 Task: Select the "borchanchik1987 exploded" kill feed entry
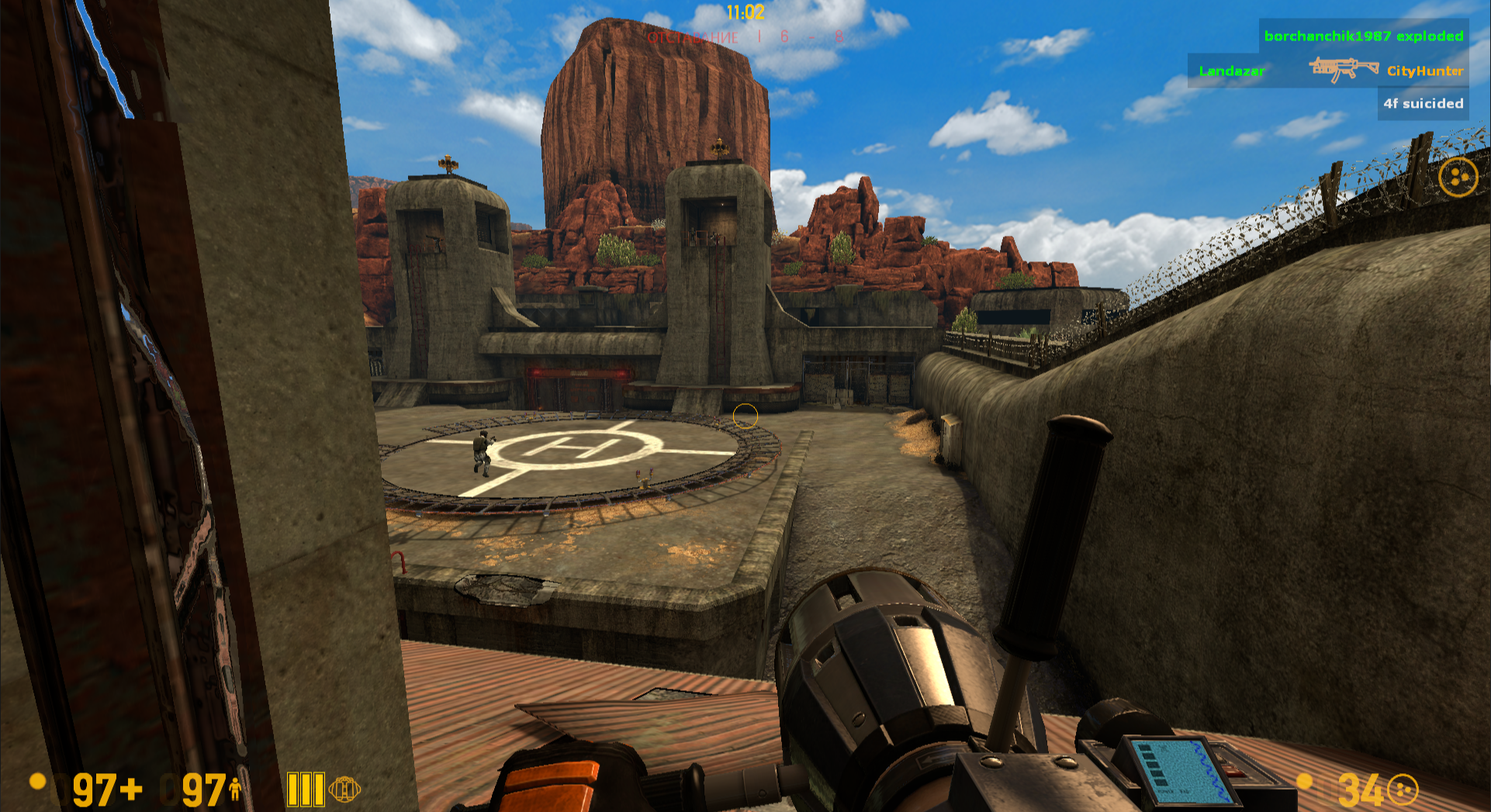click(1363, 36)
